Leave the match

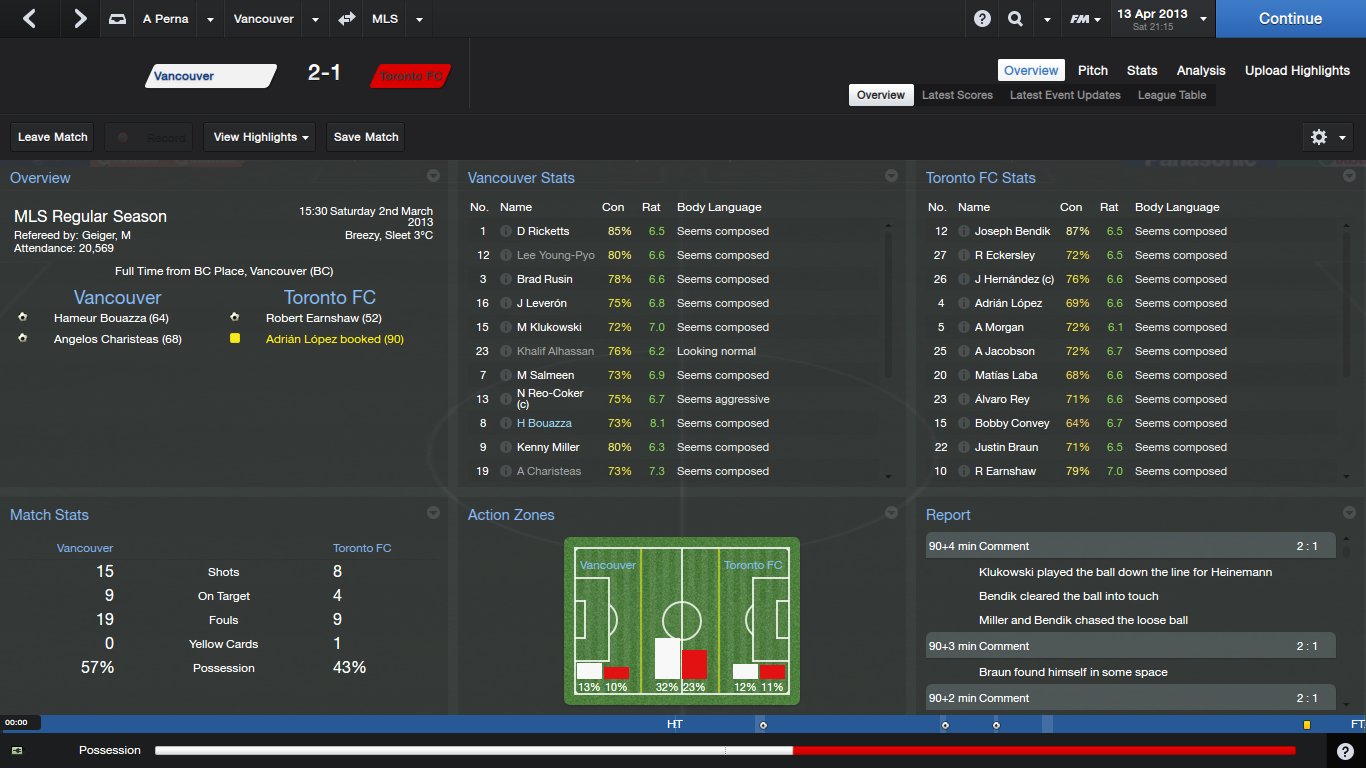(x=53, y=137)
